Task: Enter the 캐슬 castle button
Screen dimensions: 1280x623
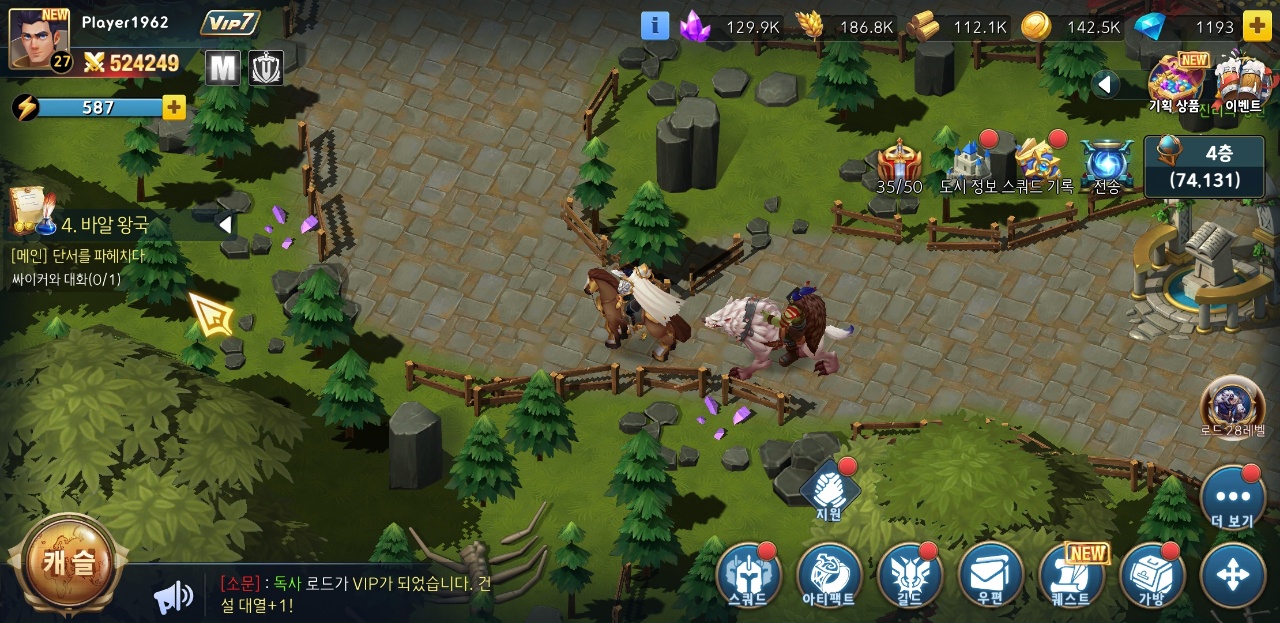Action: point(69,564)
